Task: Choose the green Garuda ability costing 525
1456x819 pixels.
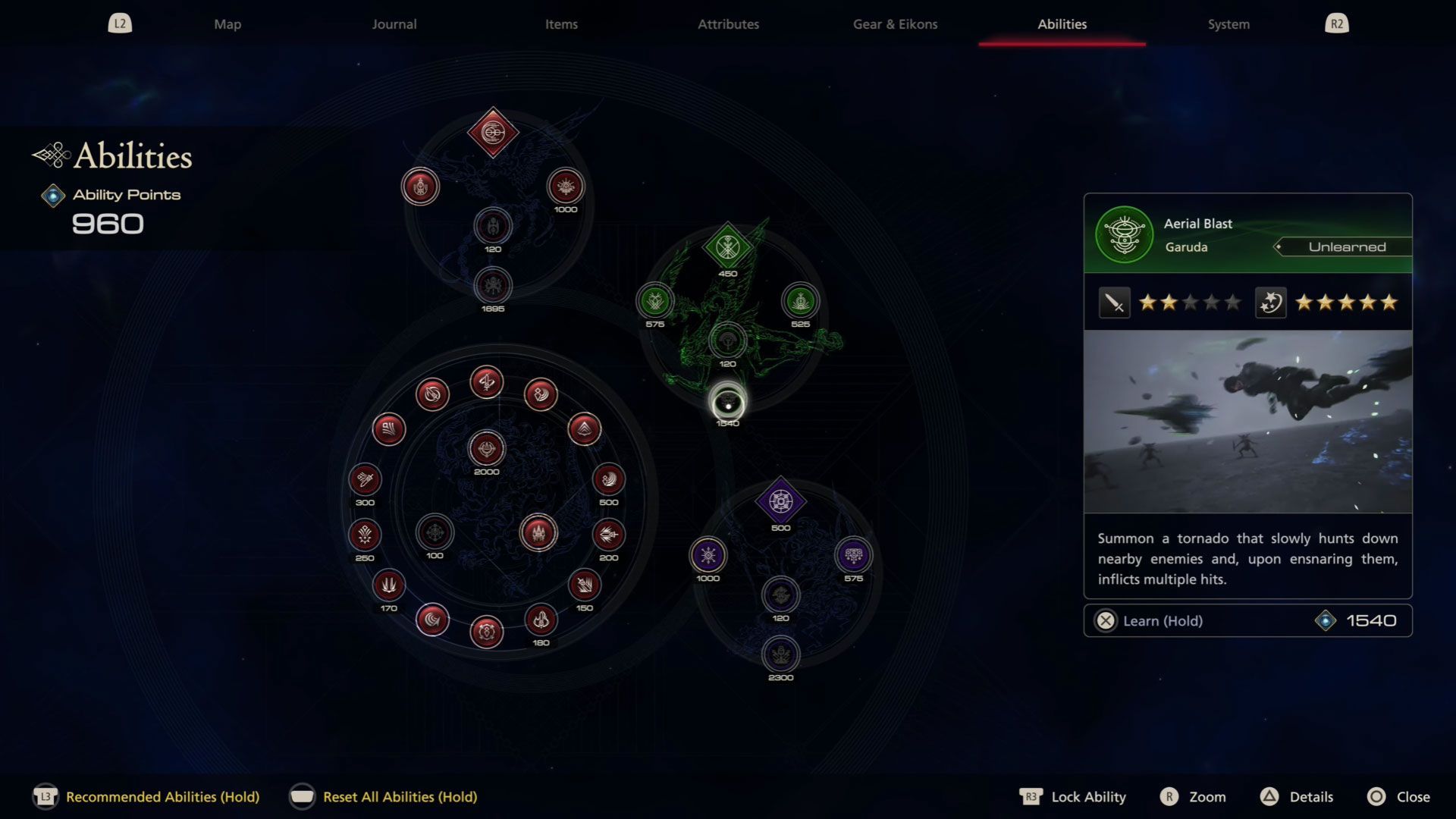Action: 800,302
